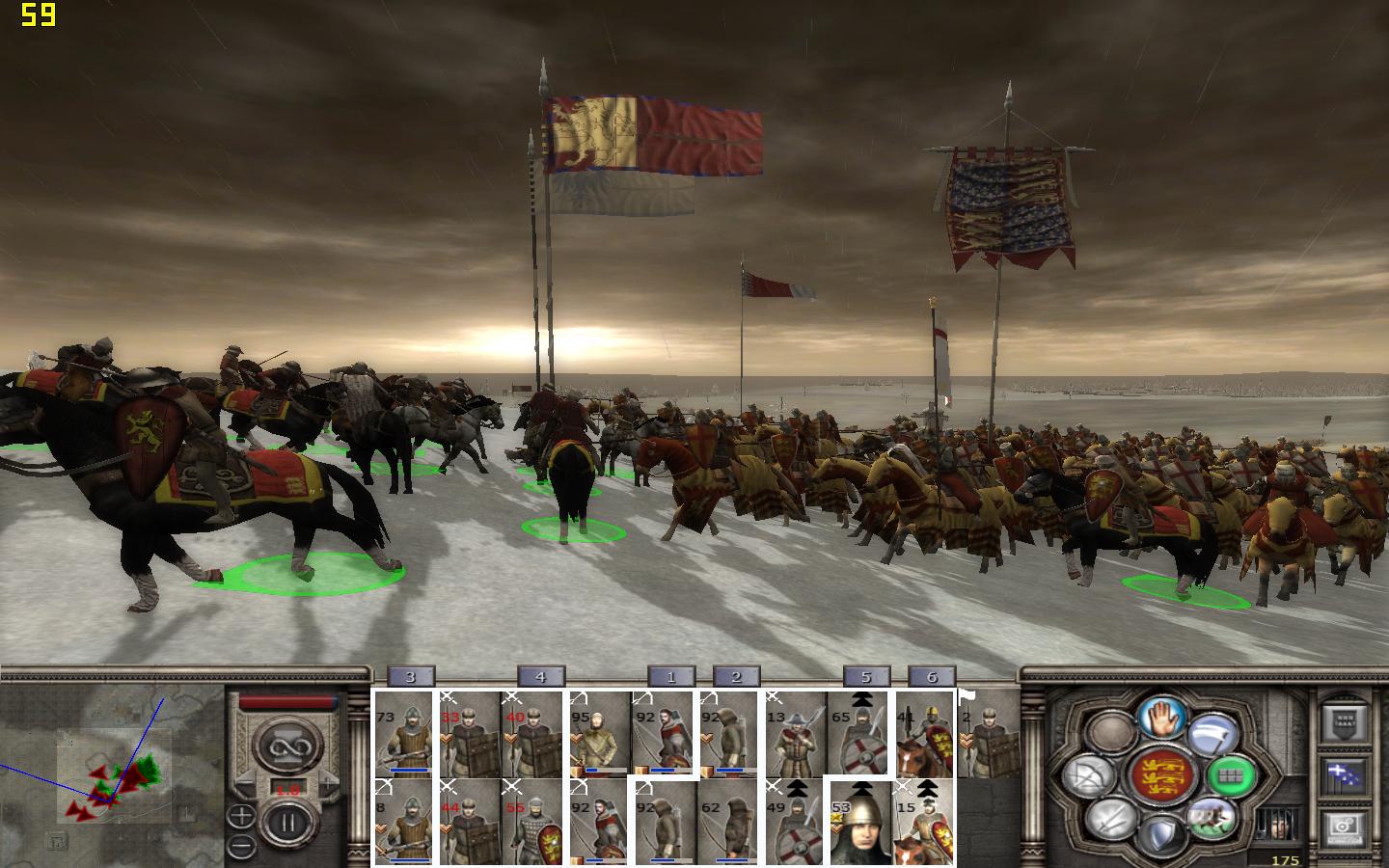The width and height of the screenshot is (1389, 868).
Task: Click the barred prisoner window icon
Action: (1276, 824)
